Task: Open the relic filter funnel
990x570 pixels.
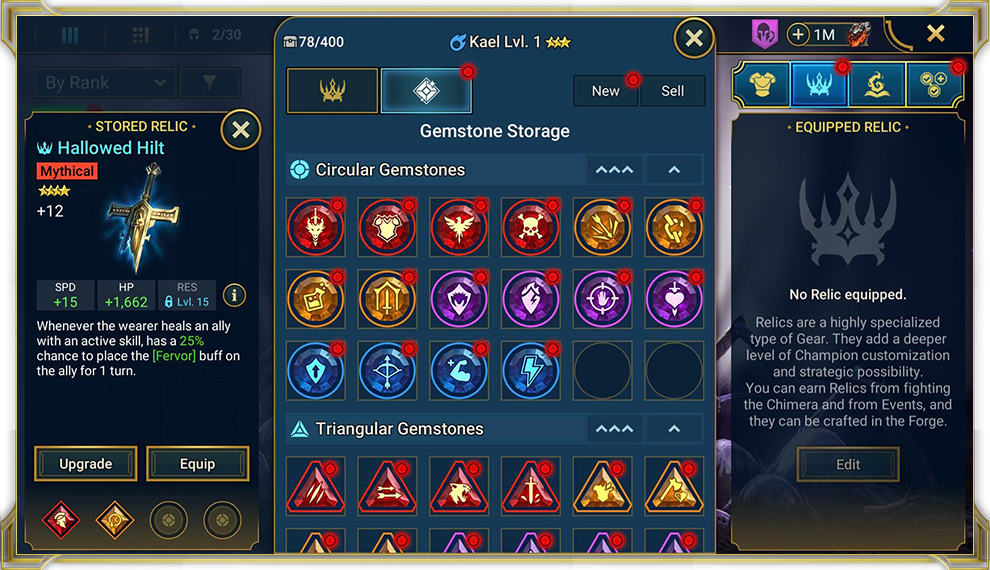Action: tap(210, 83)
